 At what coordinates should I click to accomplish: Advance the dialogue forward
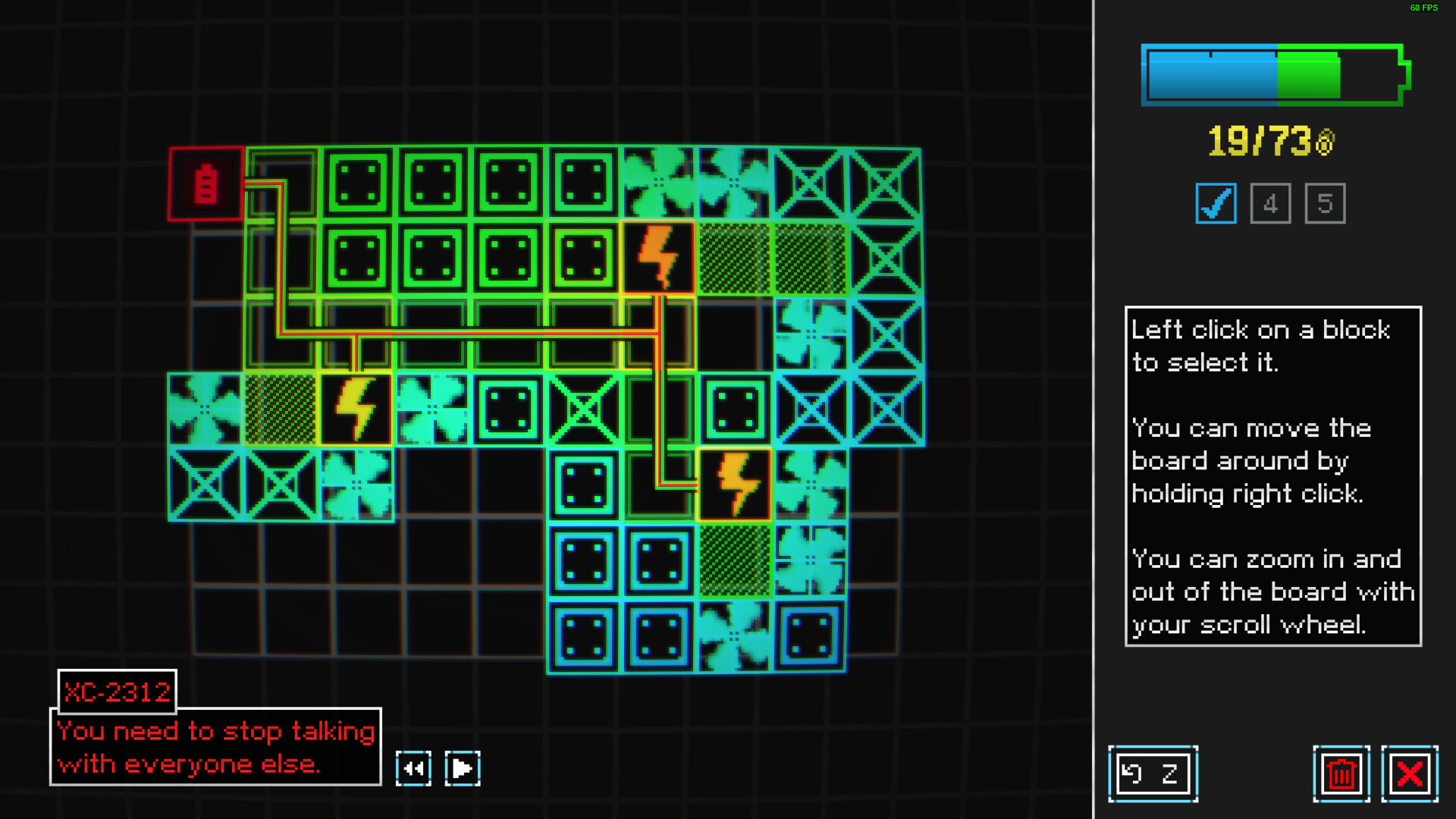click(x=463, y=767)
